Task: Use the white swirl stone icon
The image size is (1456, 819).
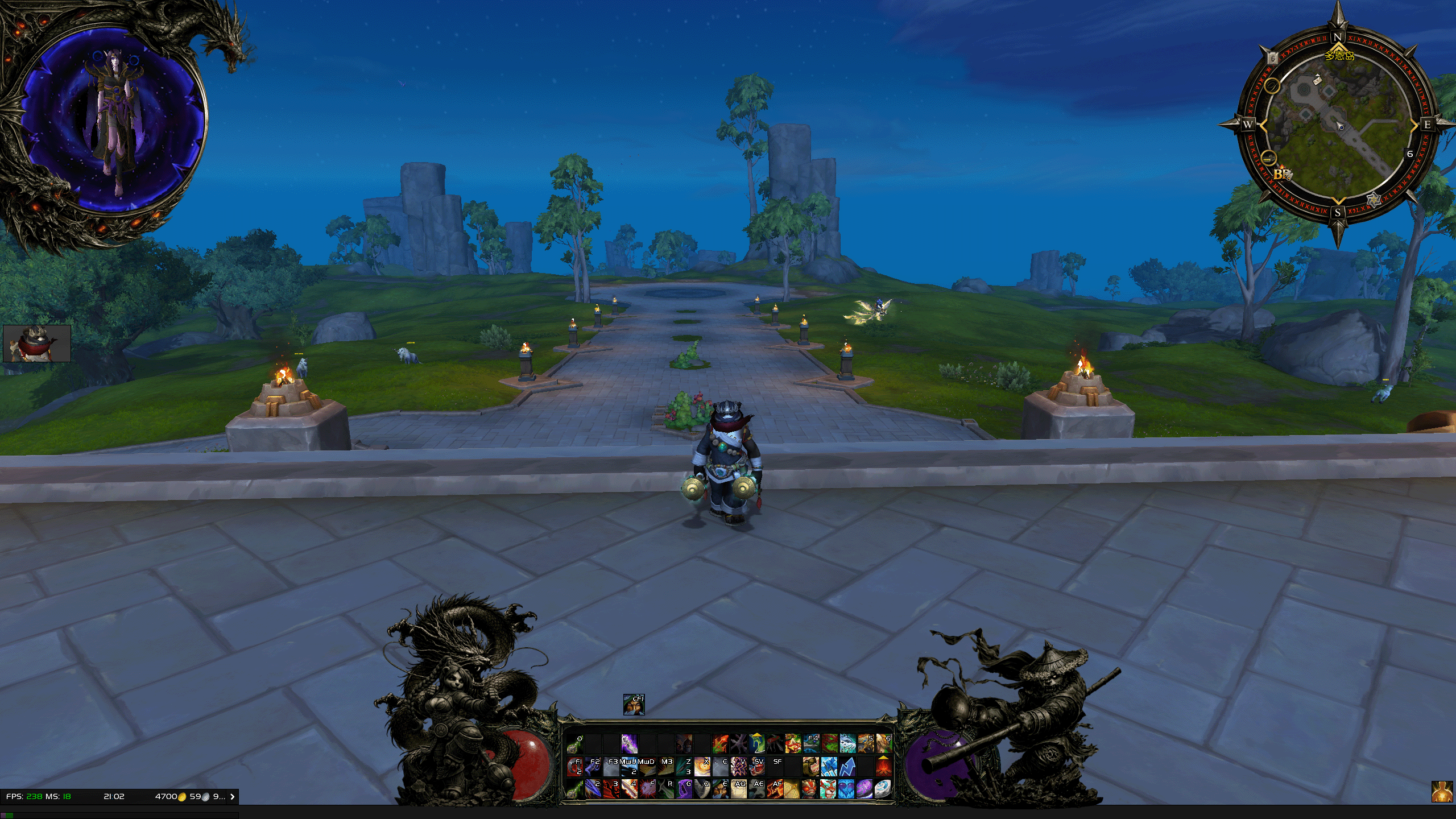Action: tap(883, 789)
